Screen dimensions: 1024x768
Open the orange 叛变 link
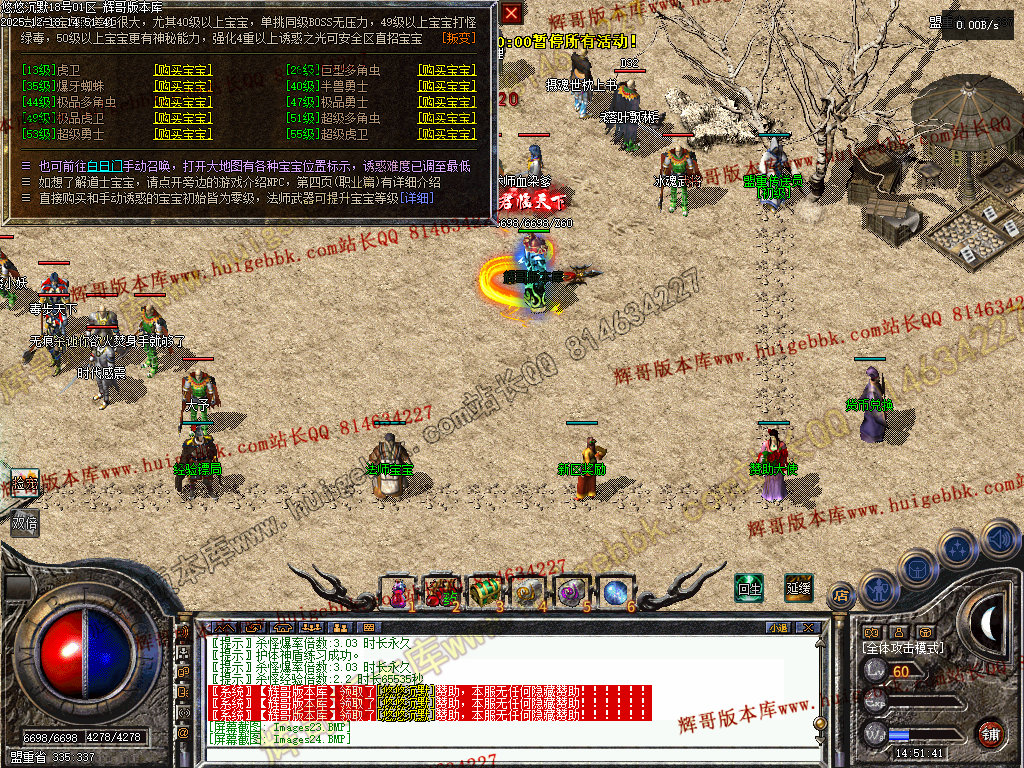point(460,38)
